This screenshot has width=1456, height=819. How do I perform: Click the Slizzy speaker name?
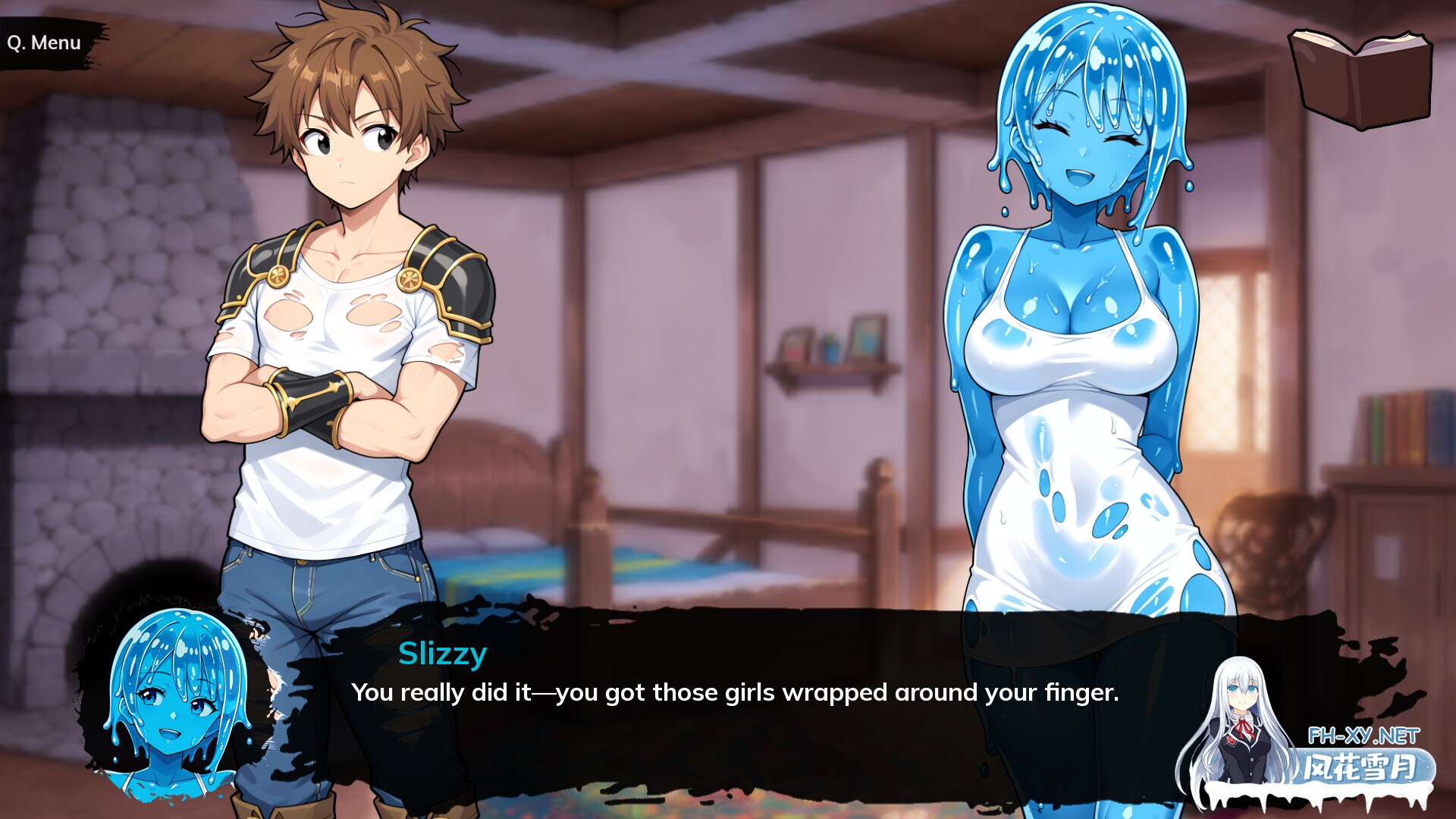point(441,654)
